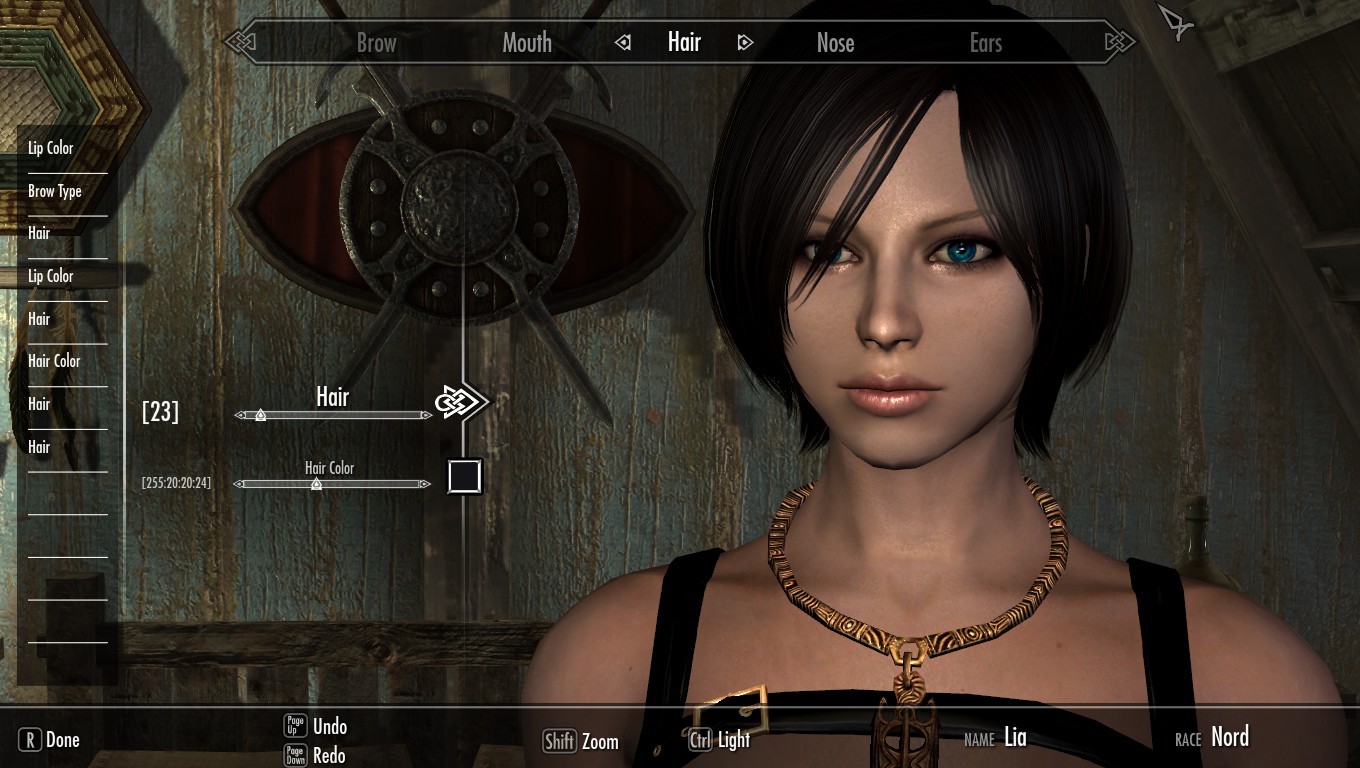Click the Hair Color slider's right arrow
The width and height of the screenshot is (1360, 768).
427,484
